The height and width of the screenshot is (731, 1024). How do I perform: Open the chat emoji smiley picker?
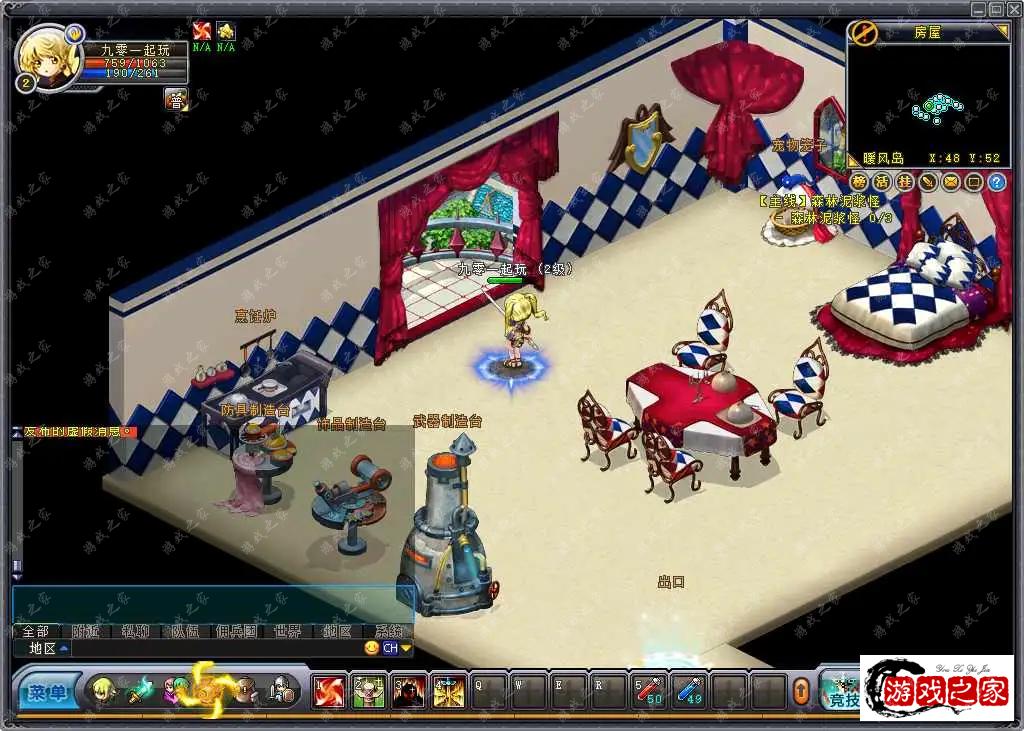[372, 648]
